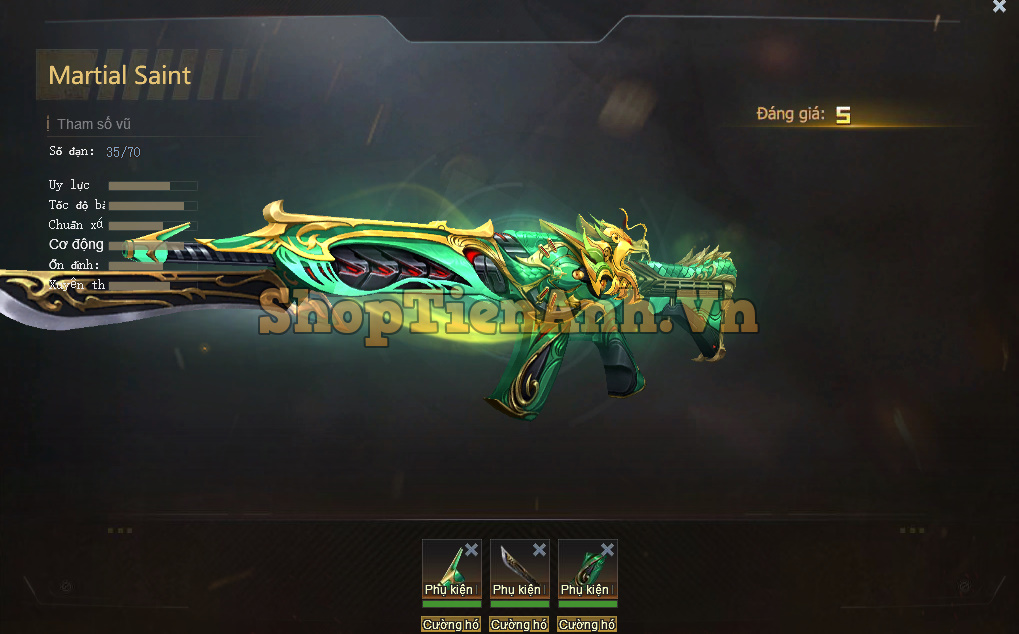Remove the curved blade accessory with its X

coord(539,550)
